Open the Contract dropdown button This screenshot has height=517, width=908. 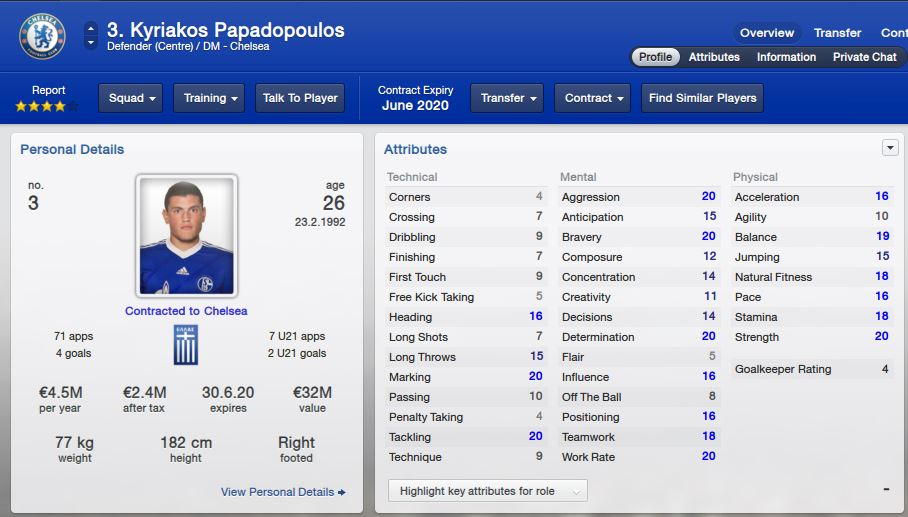(593, 98)
